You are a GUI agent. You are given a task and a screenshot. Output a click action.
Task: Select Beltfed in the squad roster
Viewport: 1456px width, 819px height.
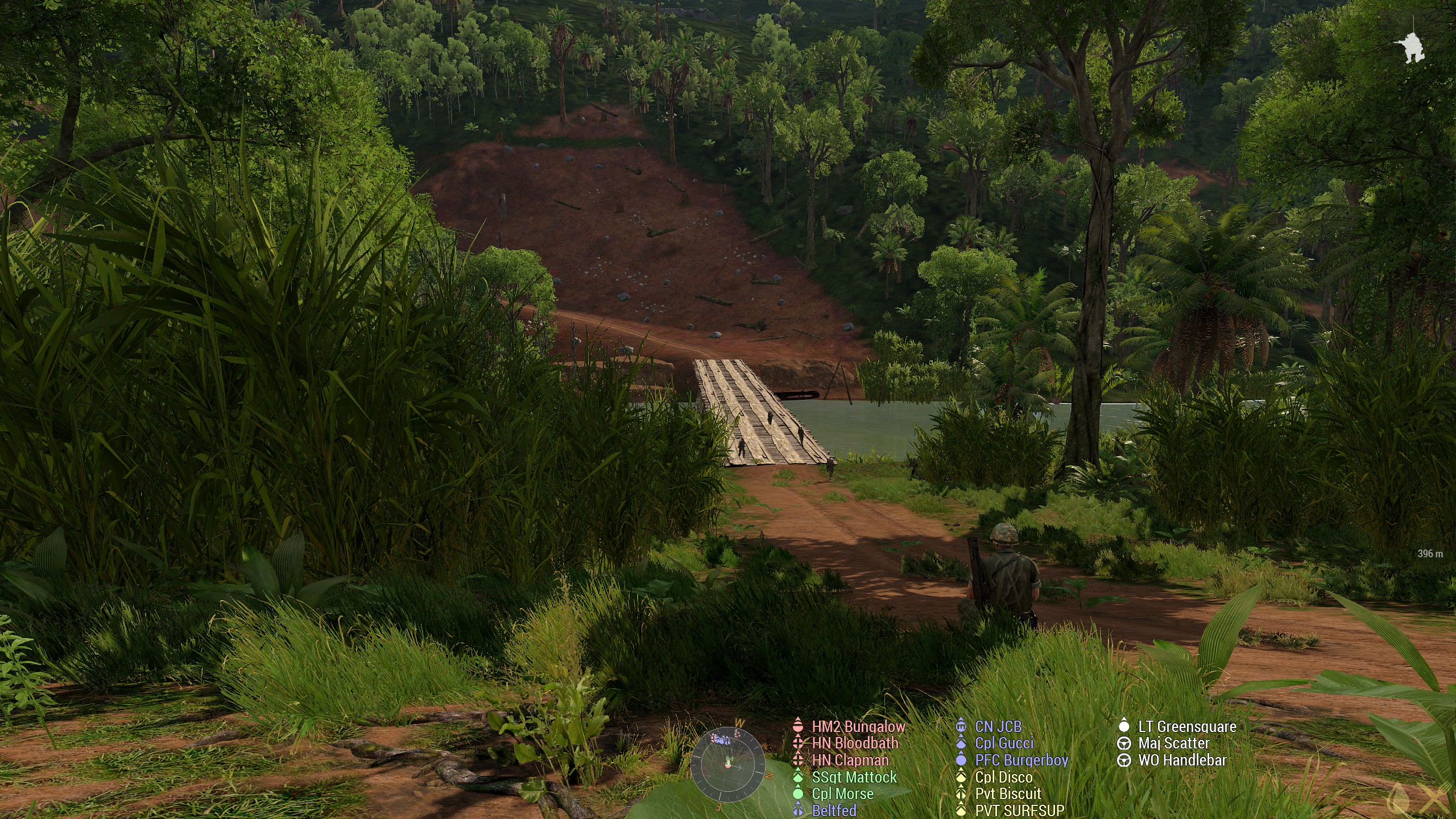pyautogui.click(x=834, y=810)
